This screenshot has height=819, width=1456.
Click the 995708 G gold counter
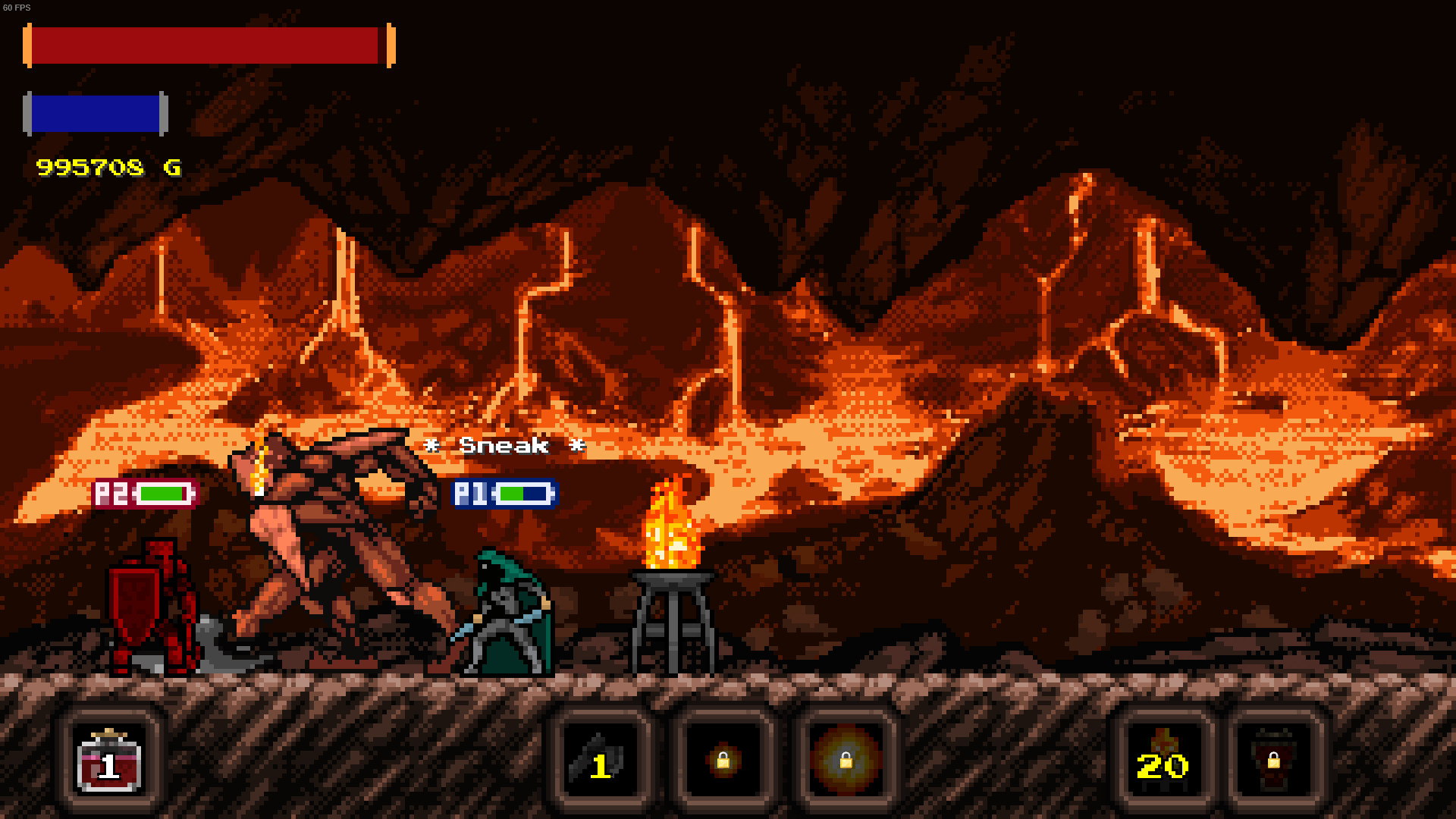108,168
